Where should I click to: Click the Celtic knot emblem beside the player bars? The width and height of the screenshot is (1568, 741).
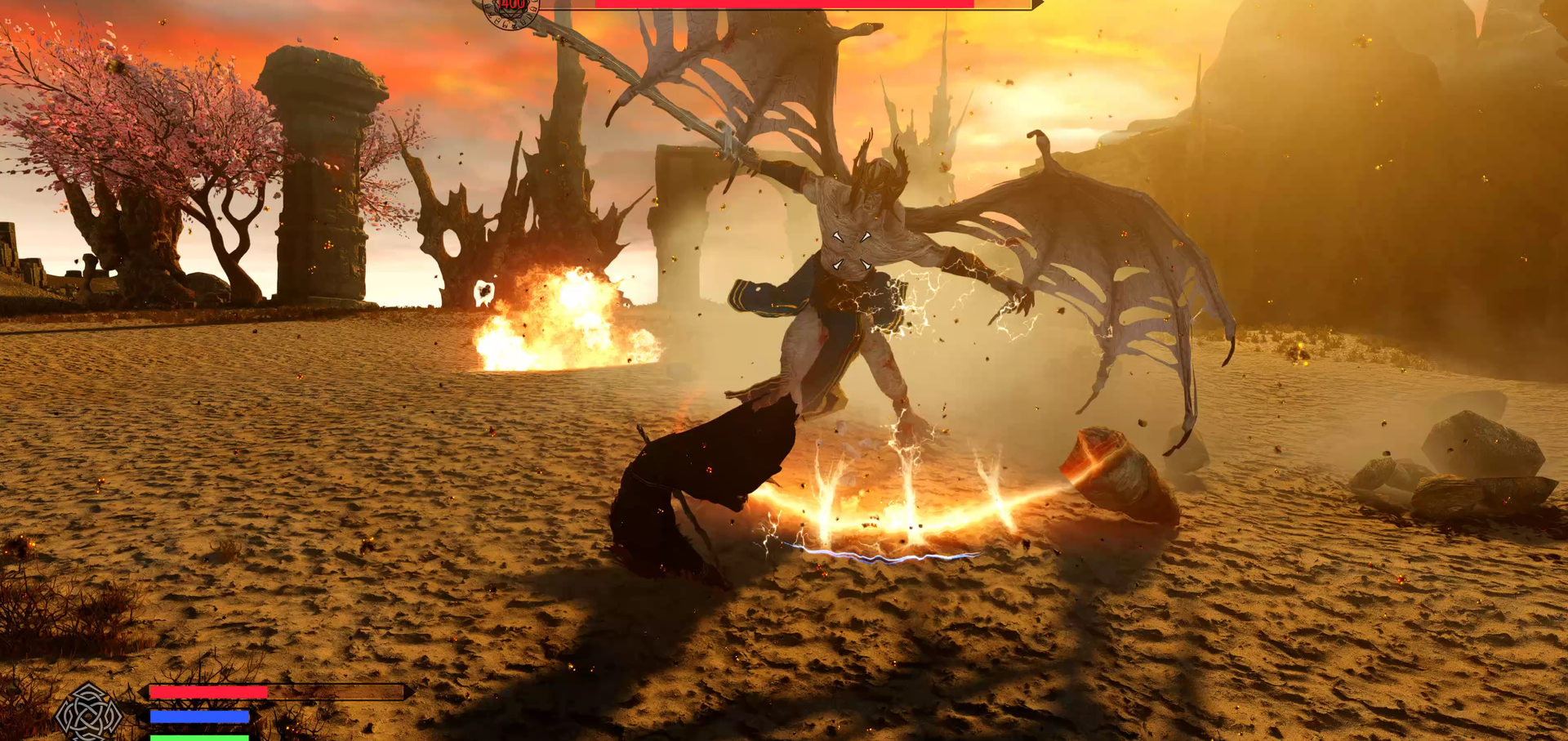click(x=88, y=712)
